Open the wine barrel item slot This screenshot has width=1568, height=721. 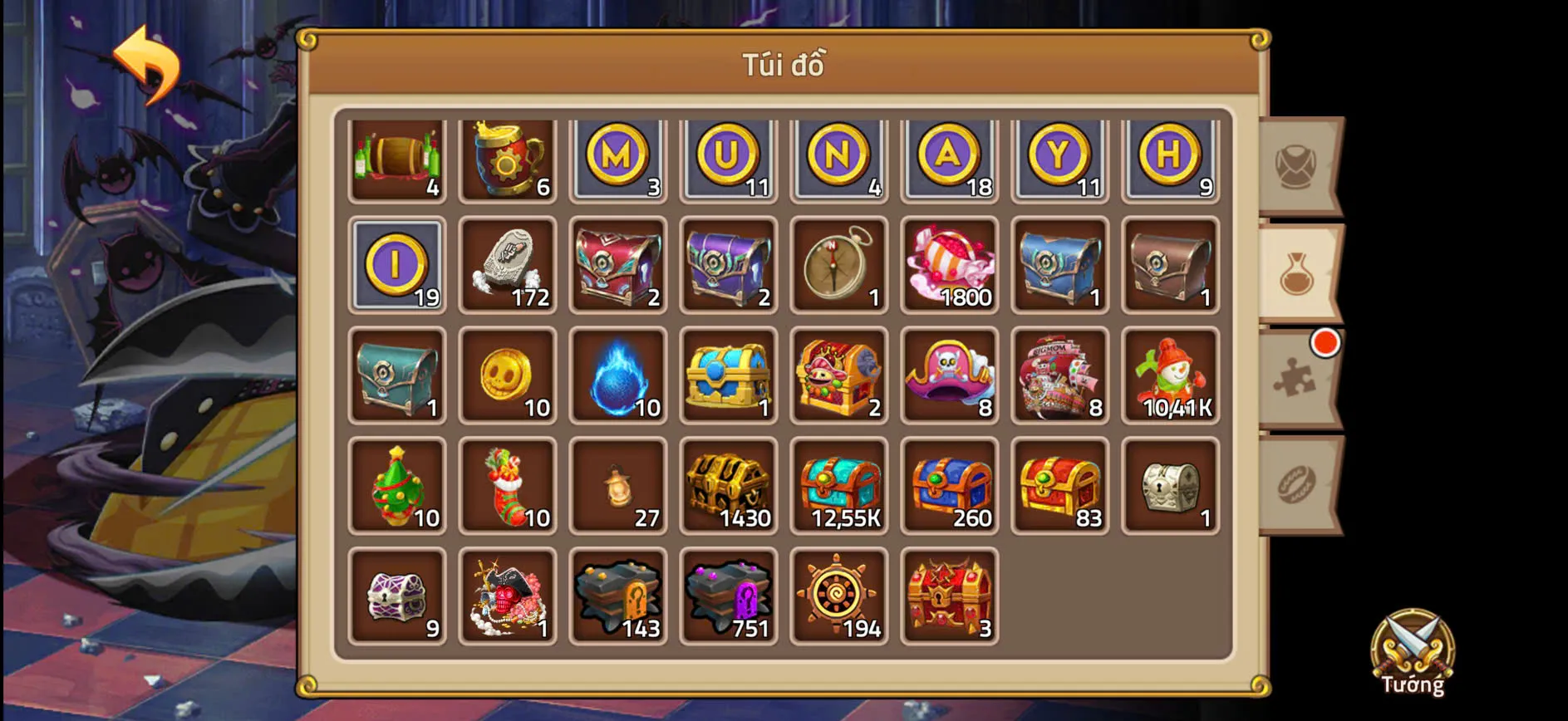coord(397,156)
